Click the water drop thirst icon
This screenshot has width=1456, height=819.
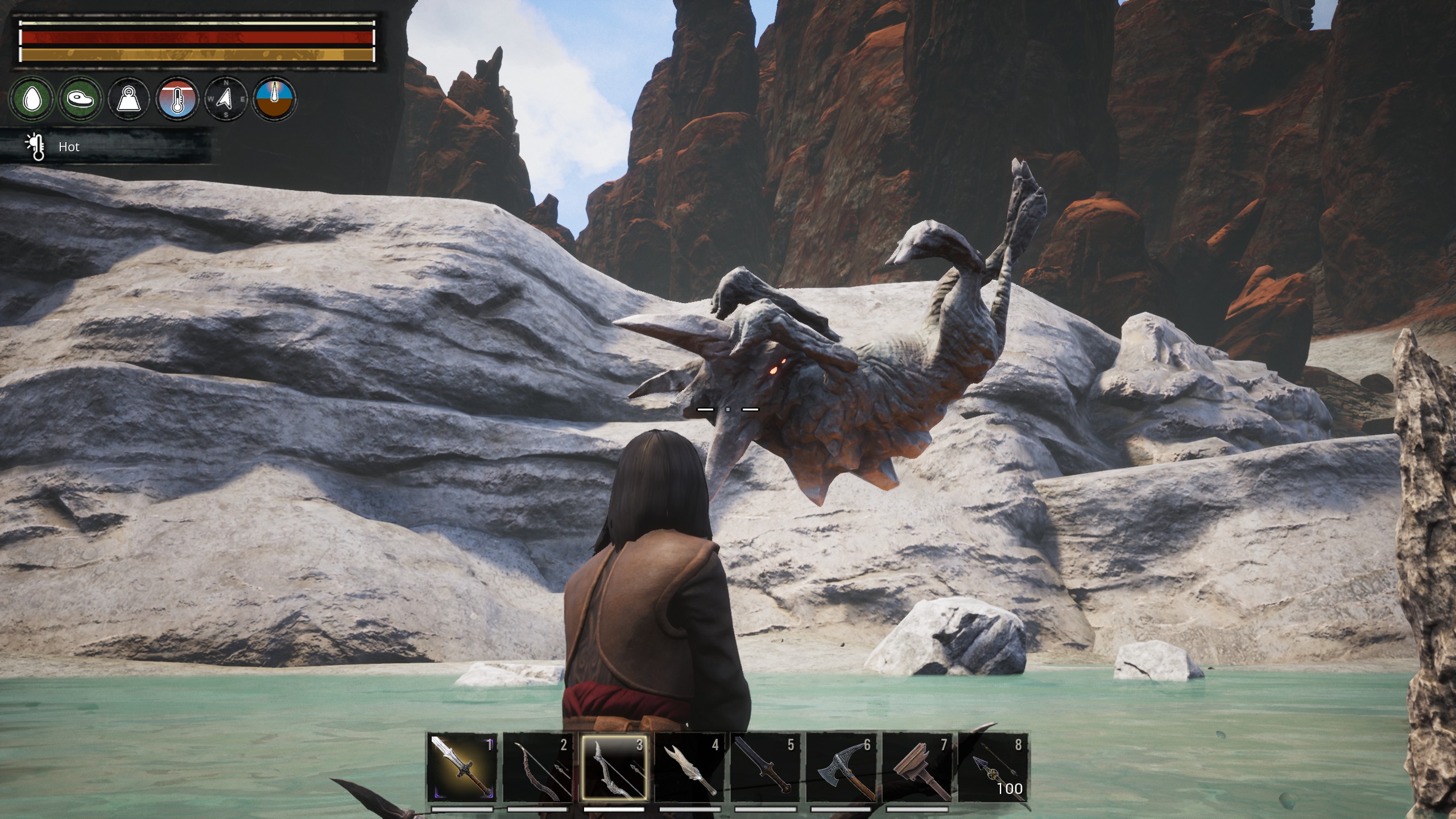click(32, 99)
